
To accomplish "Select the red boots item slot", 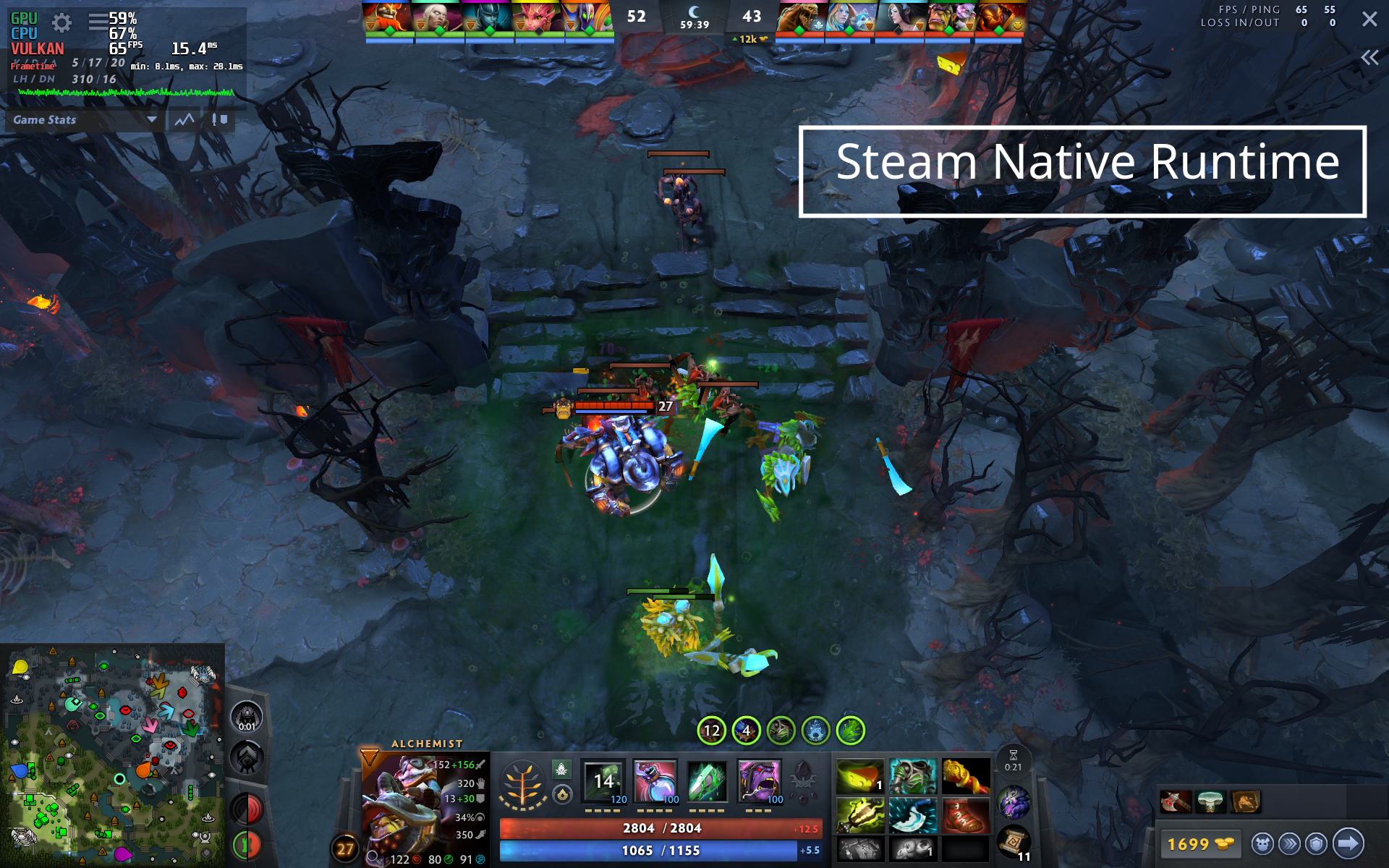I will coord(965,815).
